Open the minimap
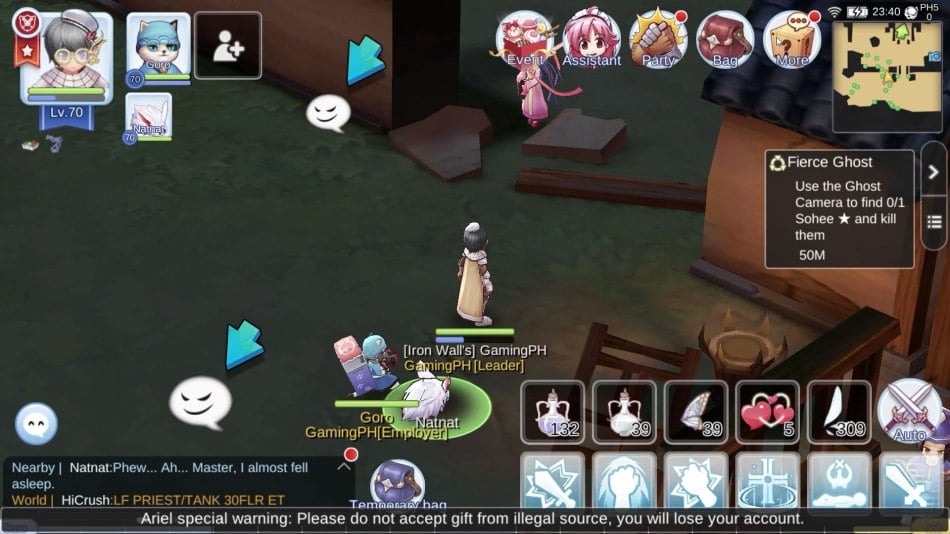 click(886, 76)
